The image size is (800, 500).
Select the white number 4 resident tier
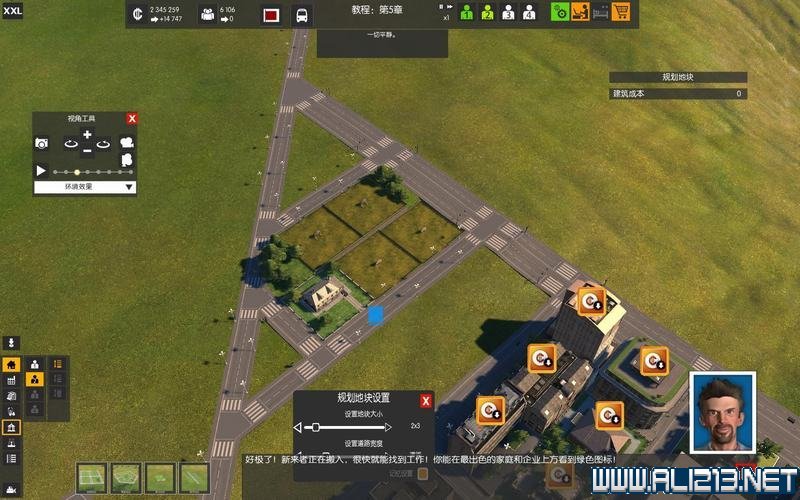tap(529, 13)
